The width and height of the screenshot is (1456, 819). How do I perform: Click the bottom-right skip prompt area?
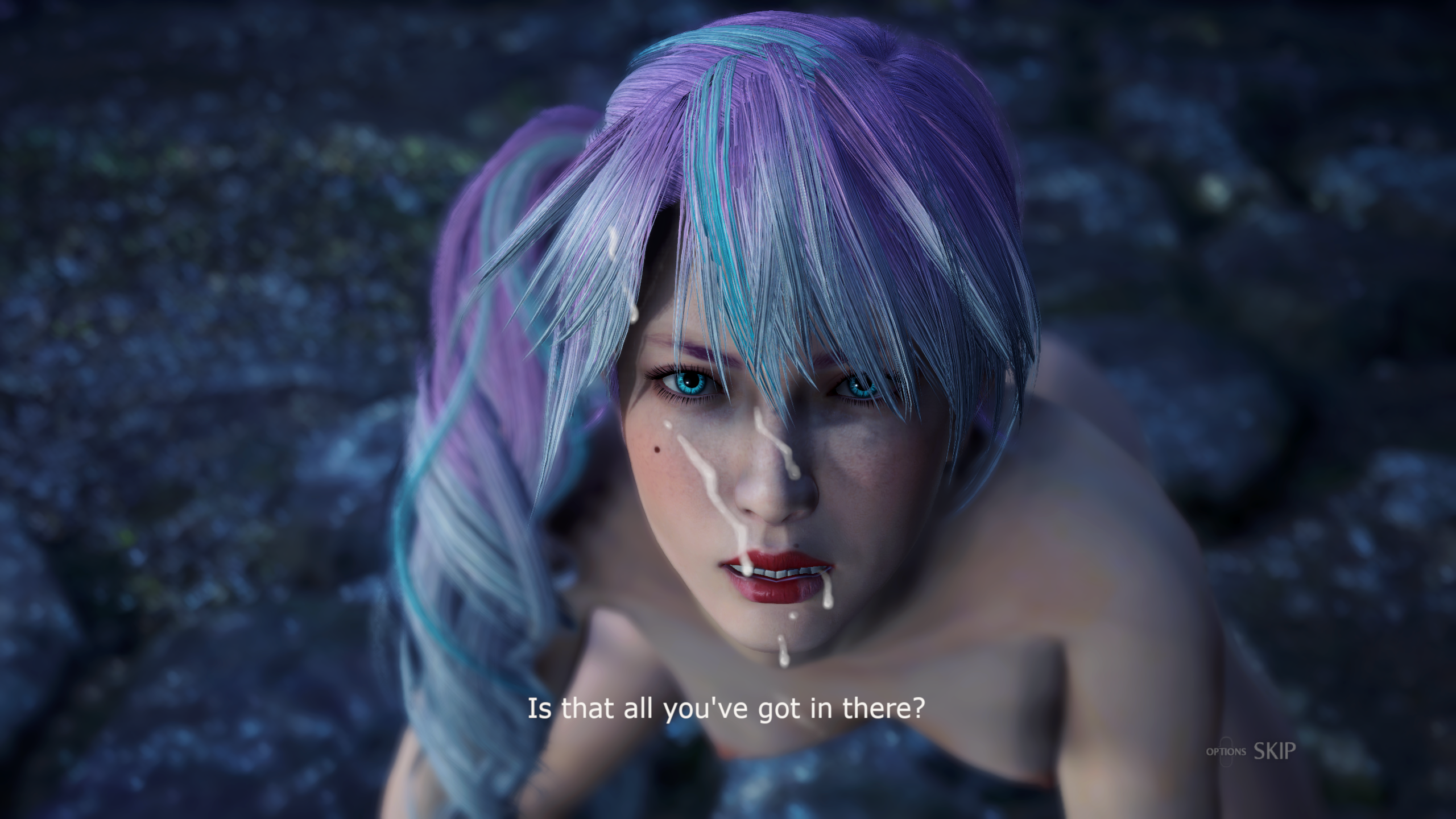1251,751
